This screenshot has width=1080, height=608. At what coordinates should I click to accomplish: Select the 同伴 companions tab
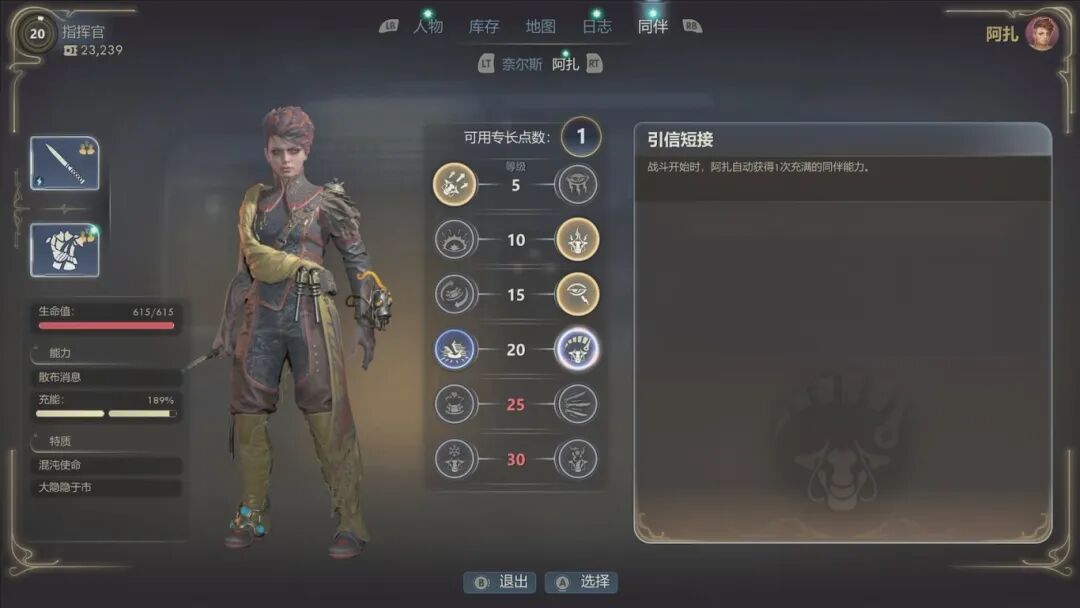(x=653, y=27)
